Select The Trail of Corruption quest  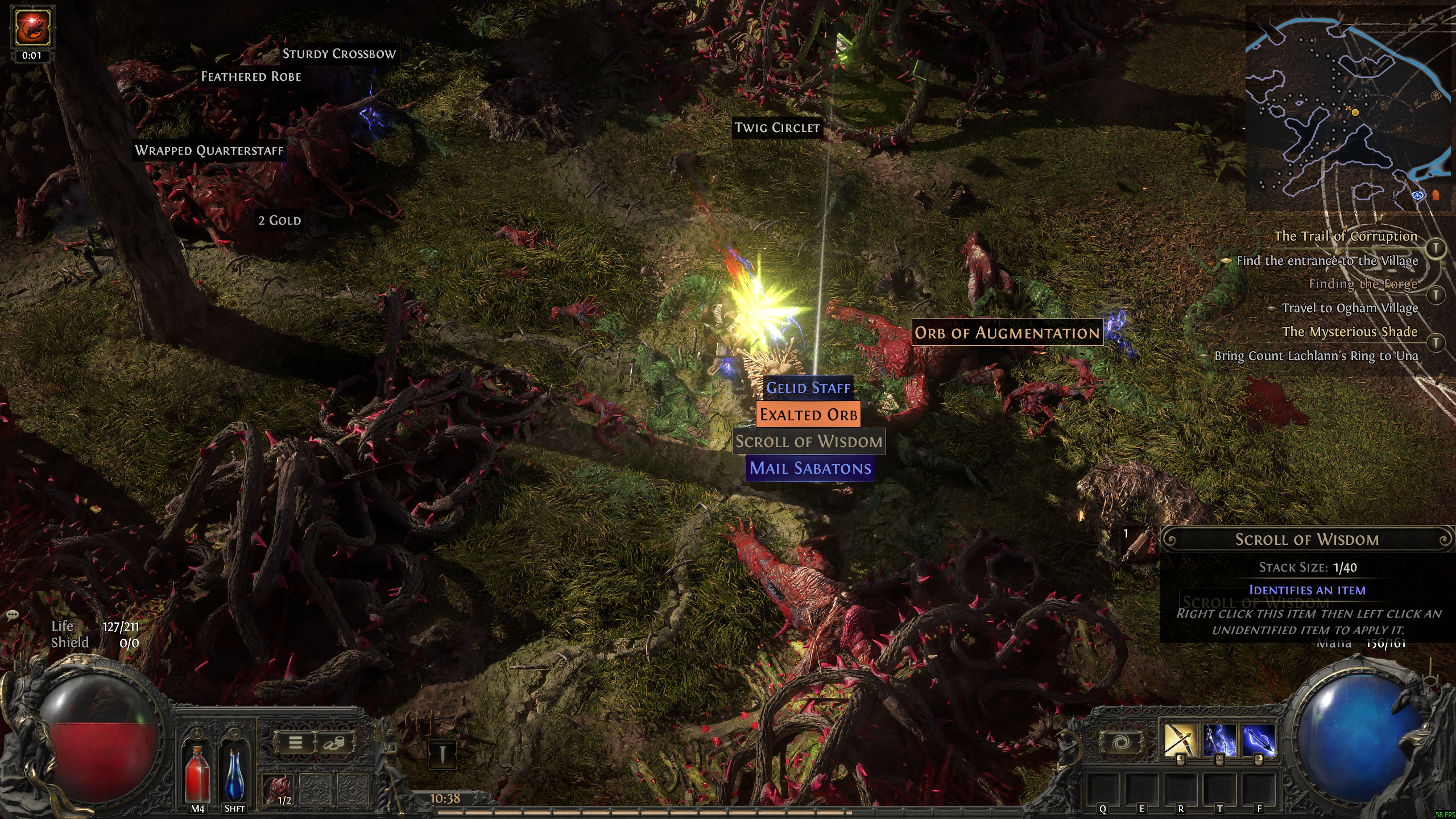tap(1345, 236)
